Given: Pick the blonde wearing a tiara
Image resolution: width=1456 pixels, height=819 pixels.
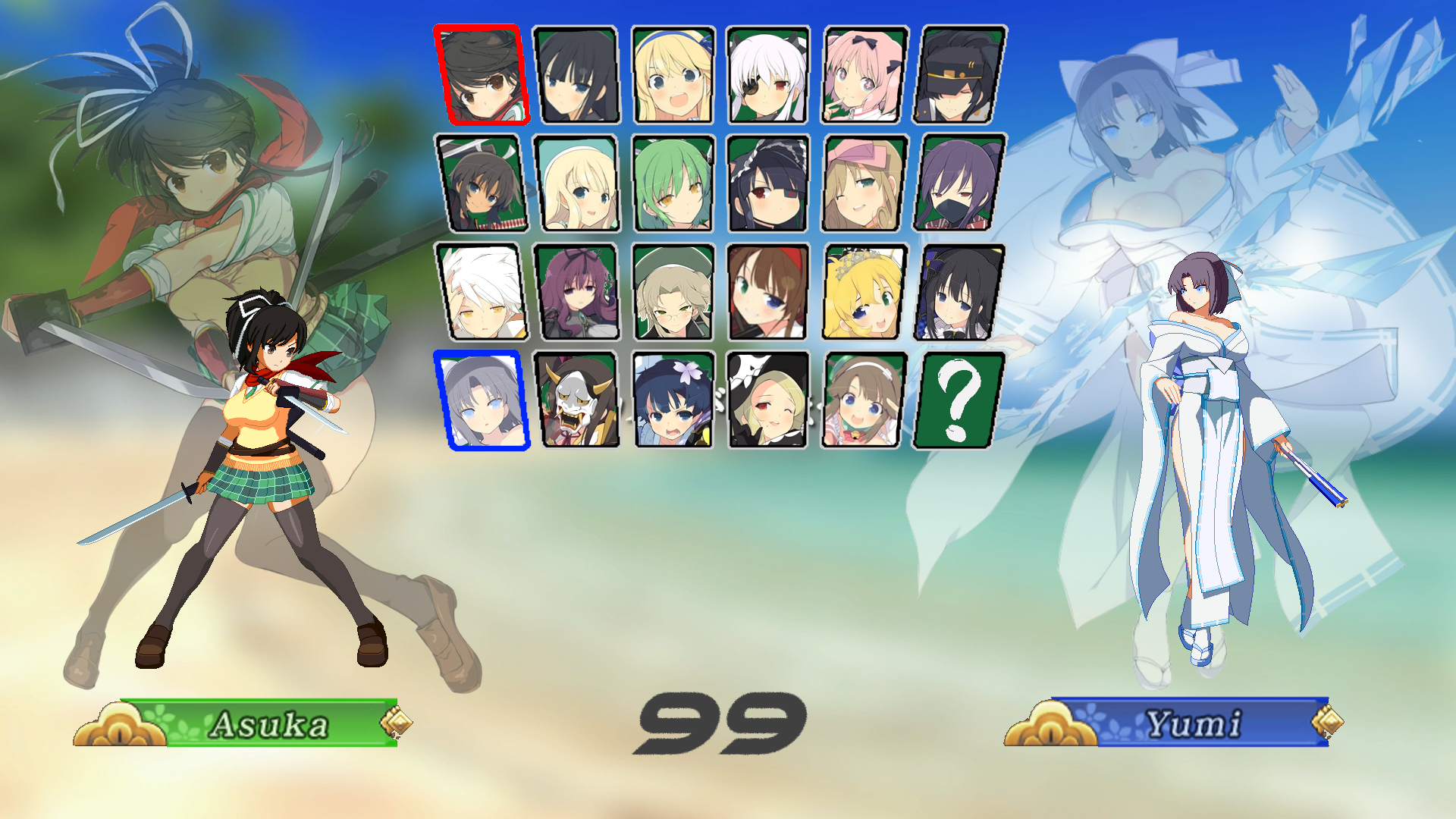Looking at the screenshot, I should pos(864,292).
